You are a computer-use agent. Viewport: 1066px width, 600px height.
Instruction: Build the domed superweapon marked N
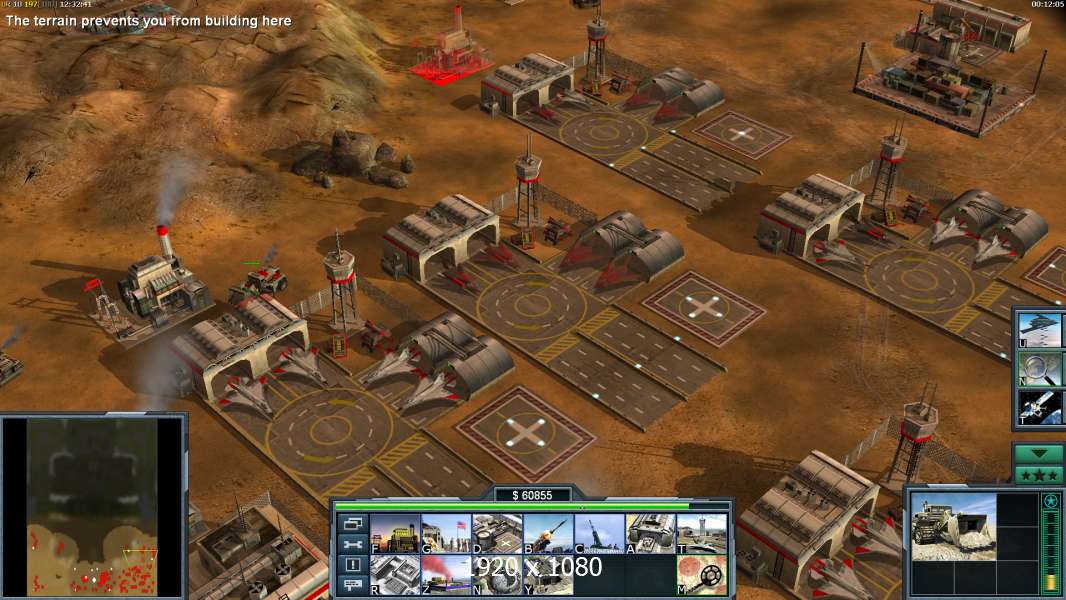coord(496,574)
